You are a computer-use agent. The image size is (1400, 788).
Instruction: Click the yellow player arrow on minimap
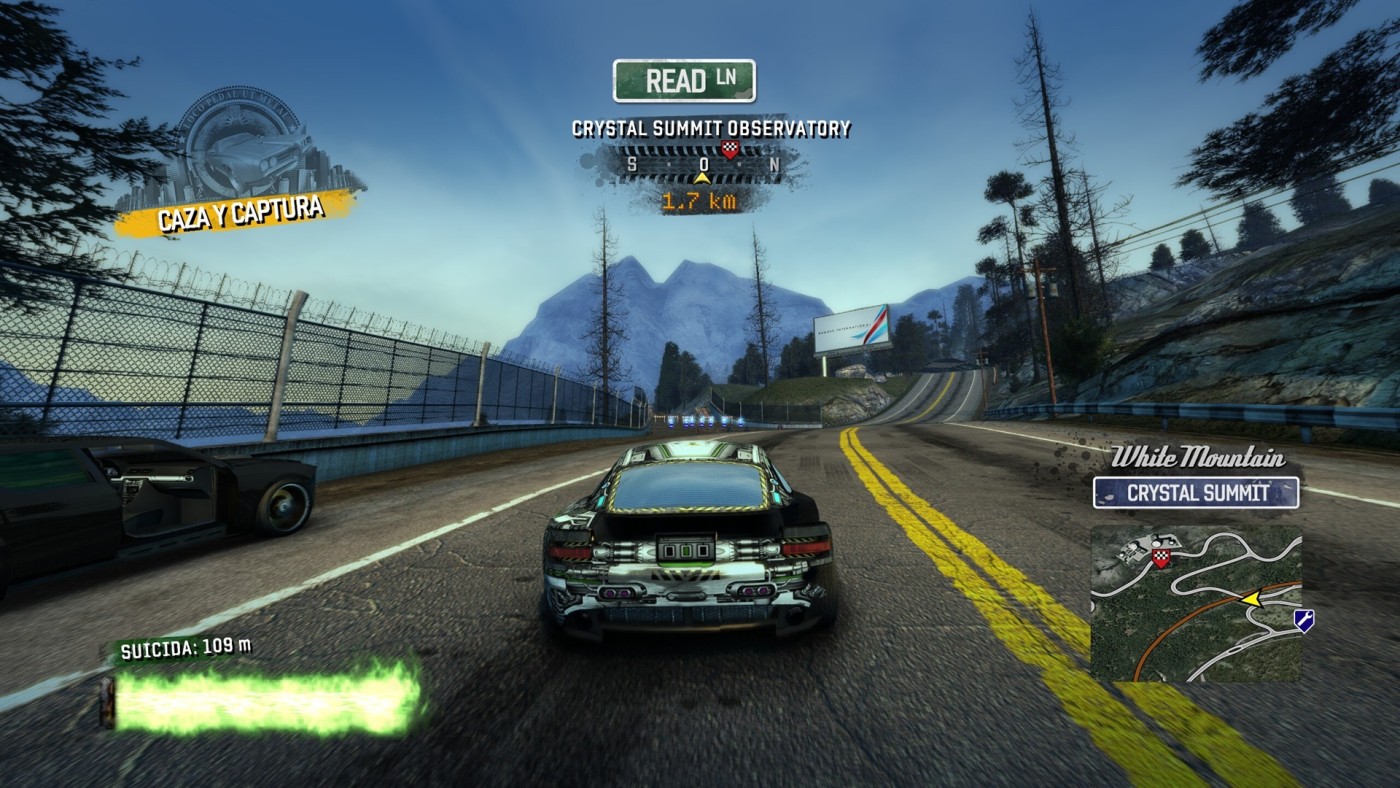[1250, 598]
